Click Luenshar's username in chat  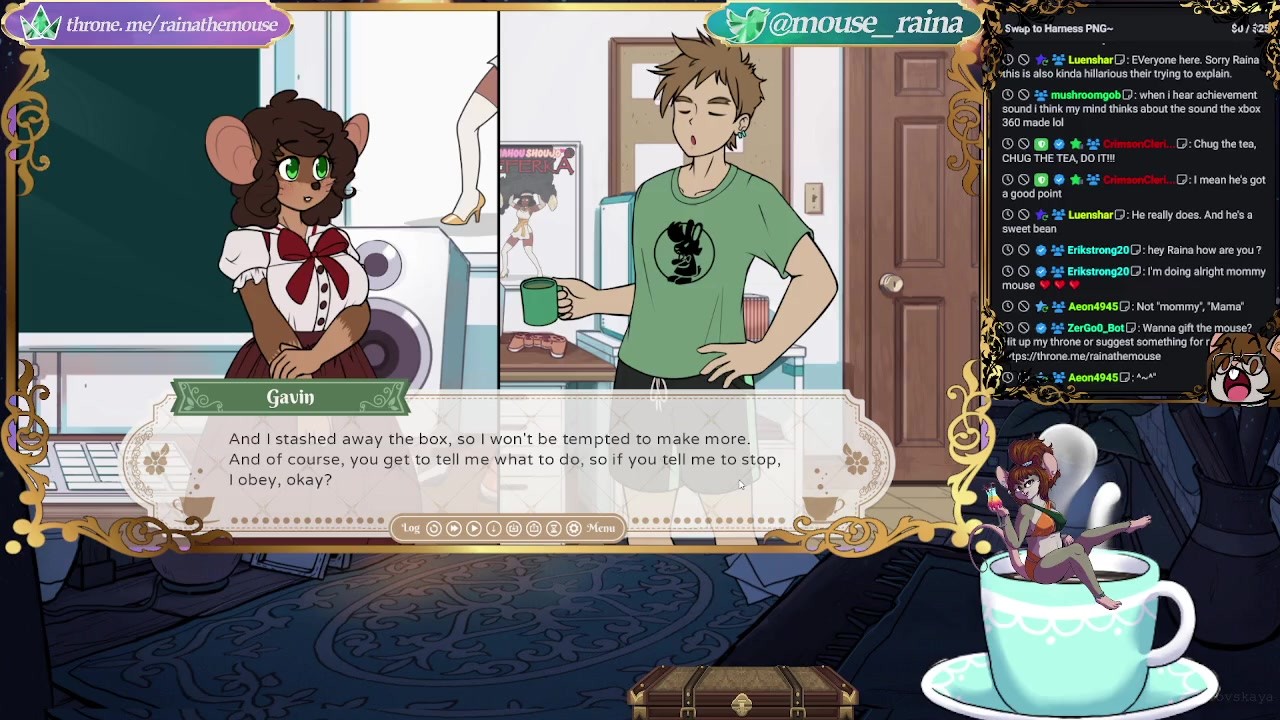[1090, 60]
